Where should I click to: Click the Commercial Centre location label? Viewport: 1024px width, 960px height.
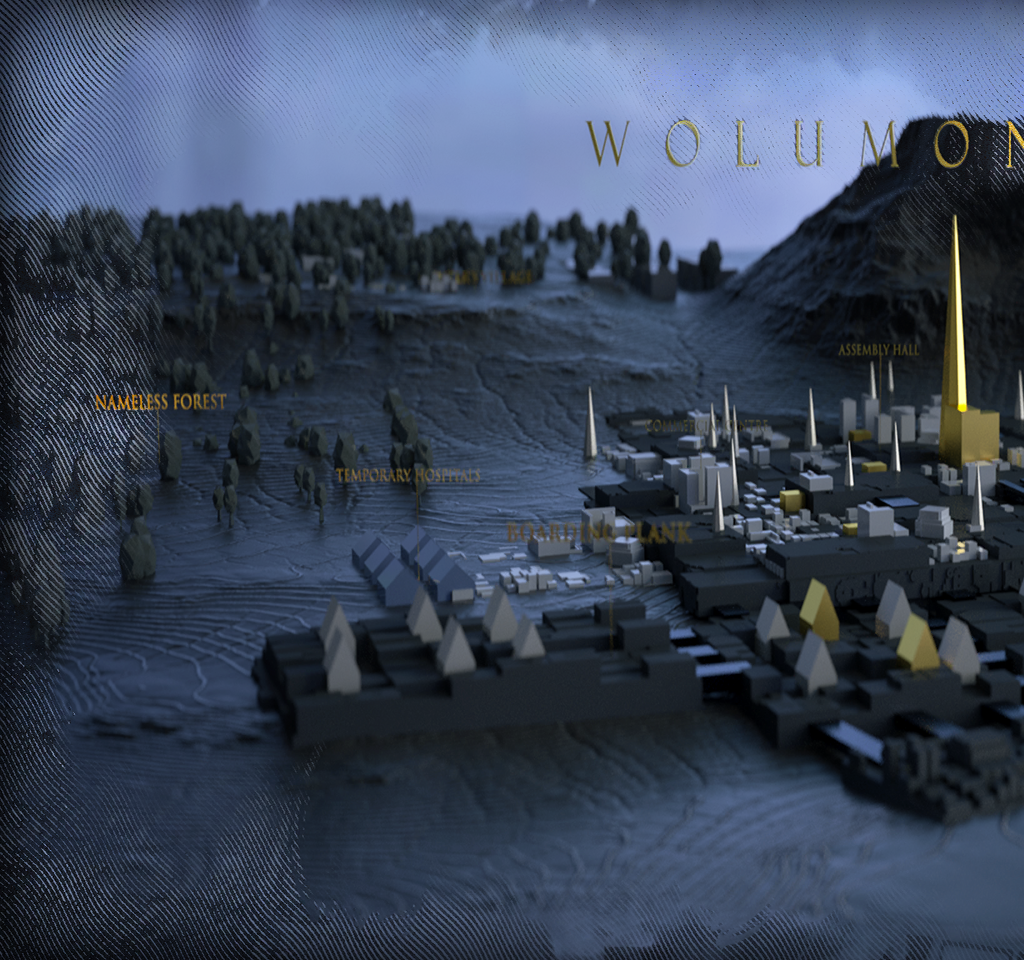tap(706, 426)
